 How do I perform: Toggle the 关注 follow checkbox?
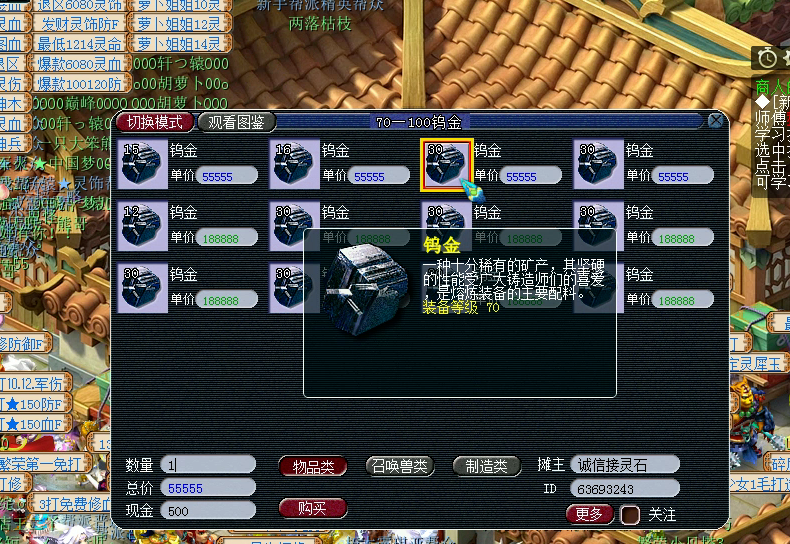(630, 515)
